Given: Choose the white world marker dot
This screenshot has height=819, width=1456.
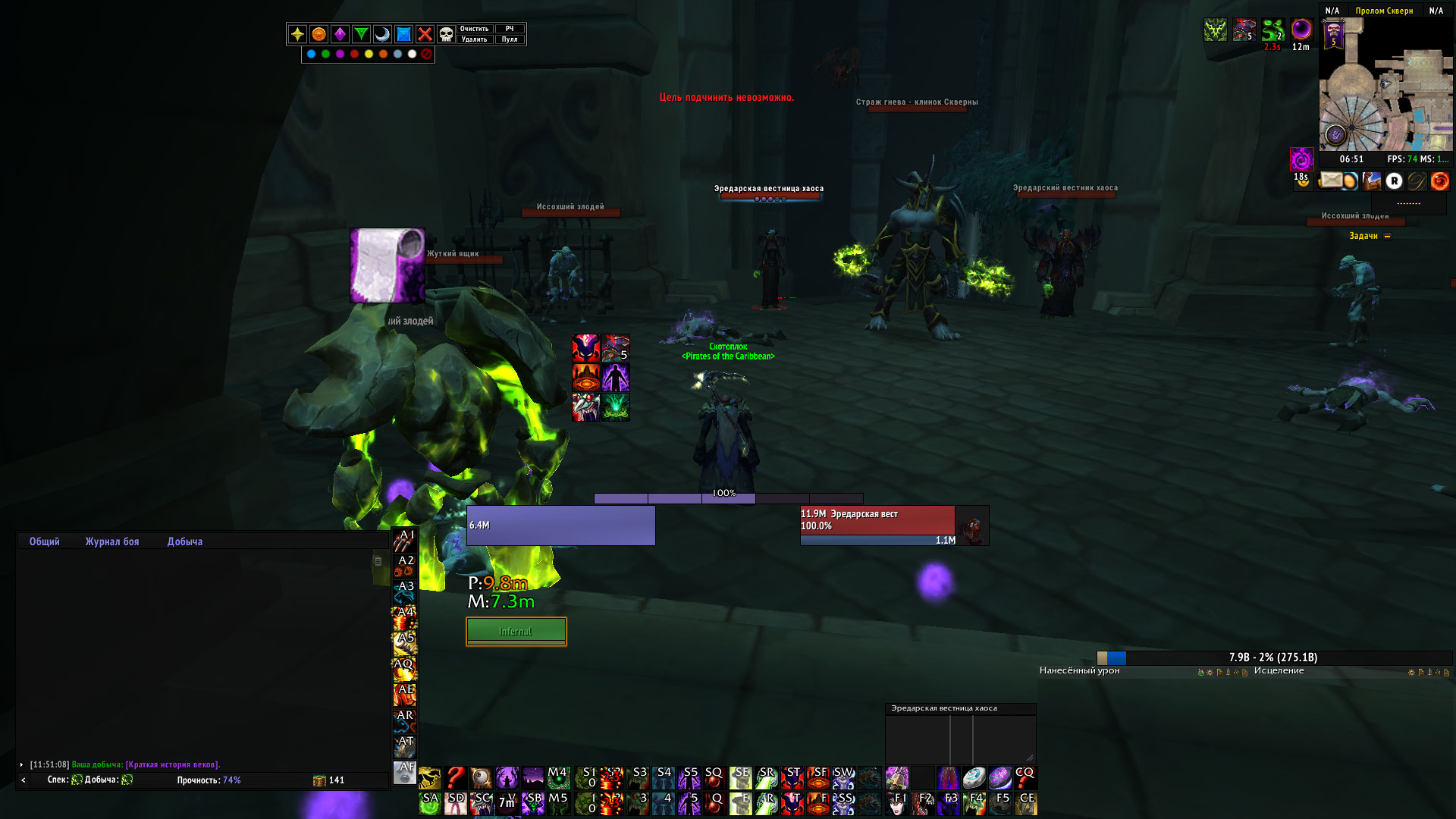Looking at the screenshot, I should [x=412, y=54].
